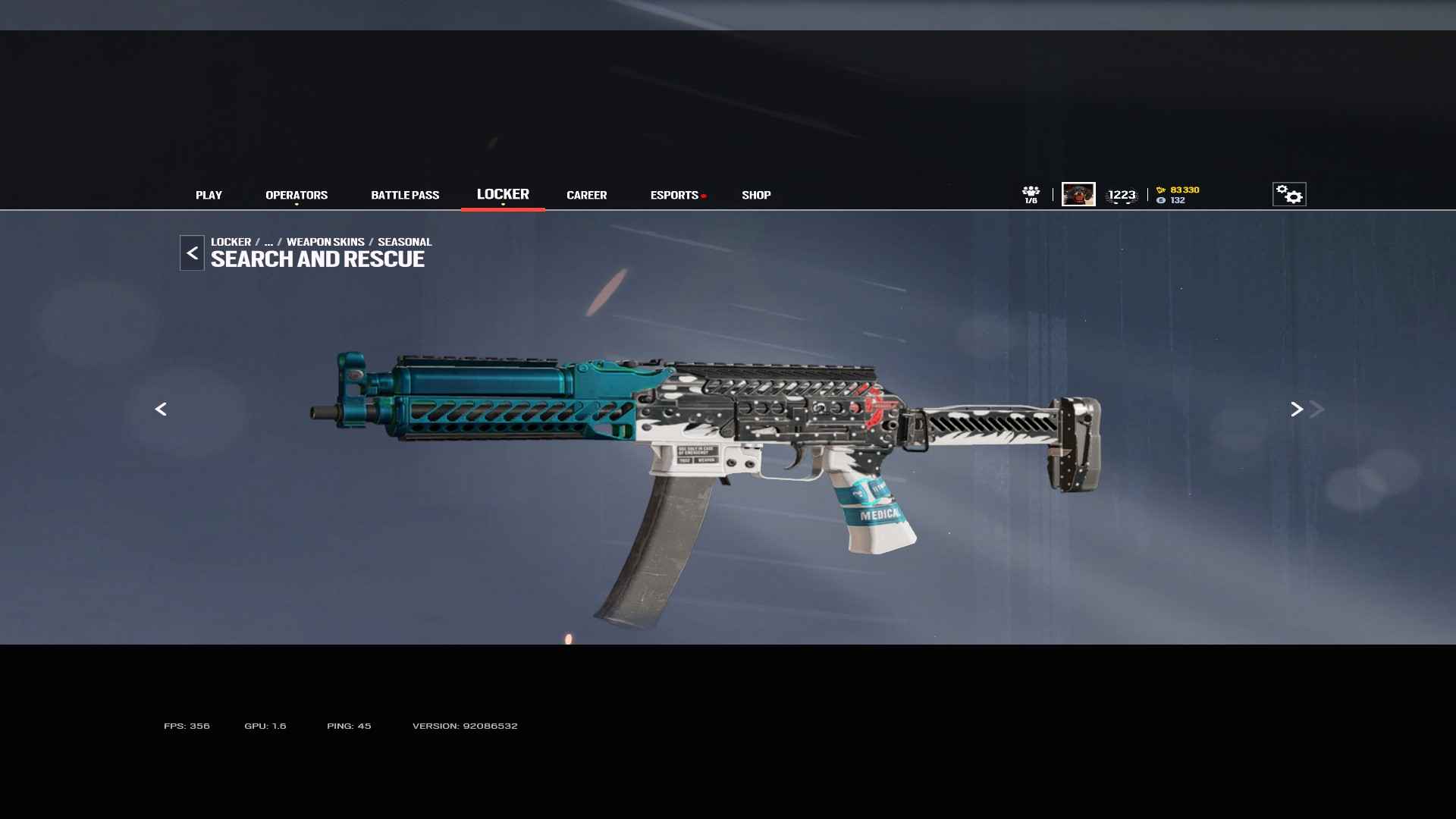This screenshot has height=819, width=1456.
Task: Go to the Career tab
Action: [x=586, y=195]
